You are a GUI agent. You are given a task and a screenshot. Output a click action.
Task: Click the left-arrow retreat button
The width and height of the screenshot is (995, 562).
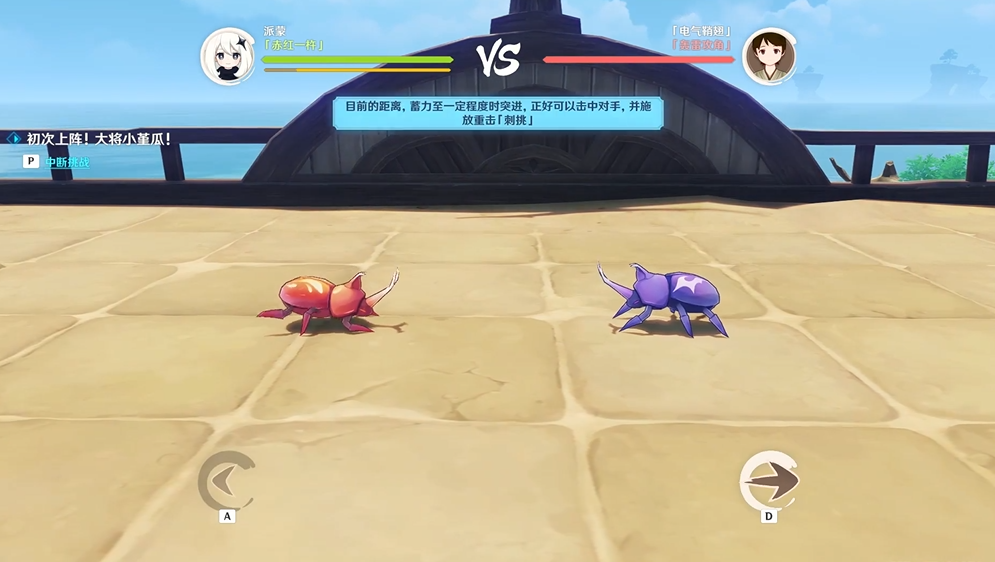[x=227, y=482]
